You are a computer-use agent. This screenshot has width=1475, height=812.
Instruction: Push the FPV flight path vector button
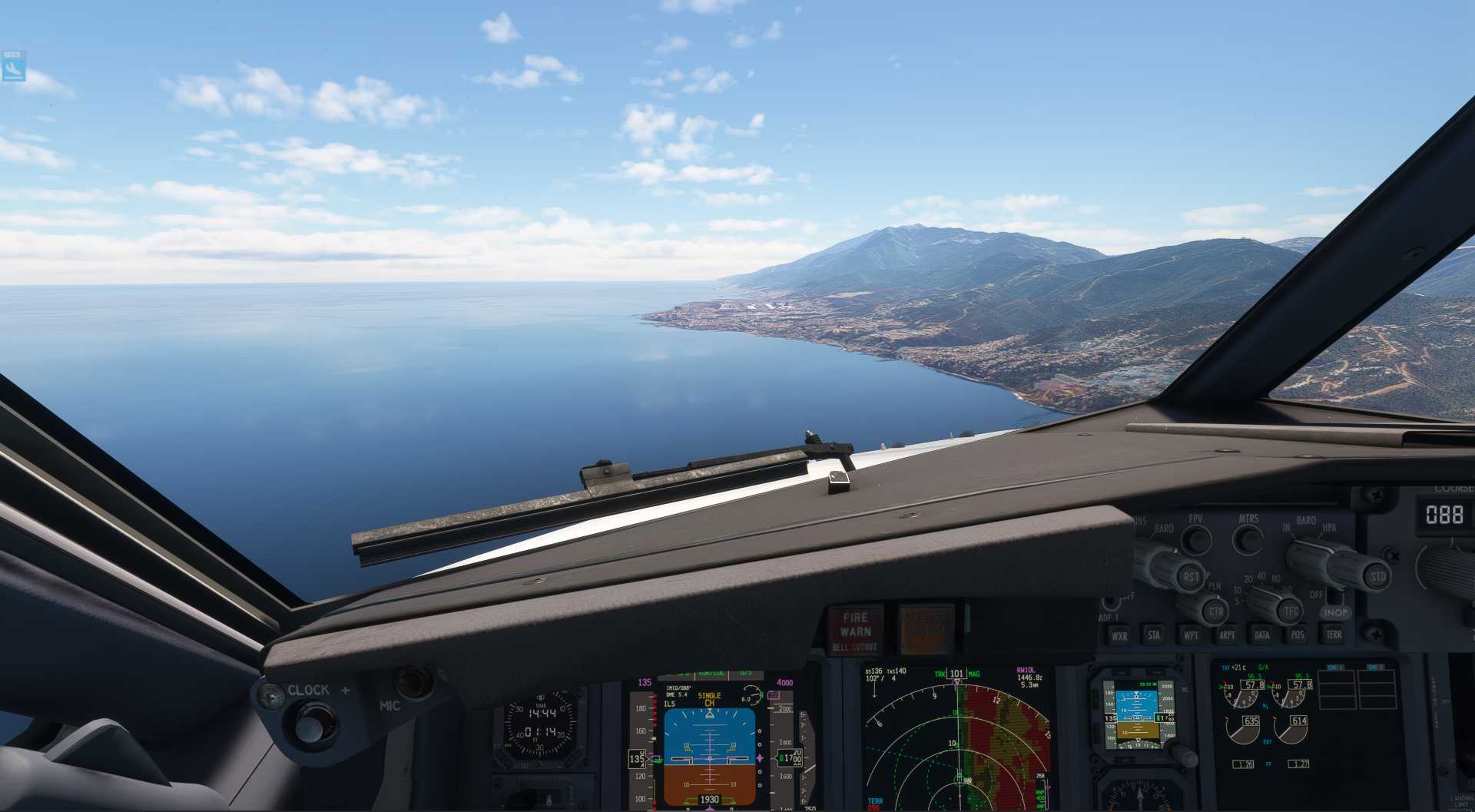tap(1195, 540)
